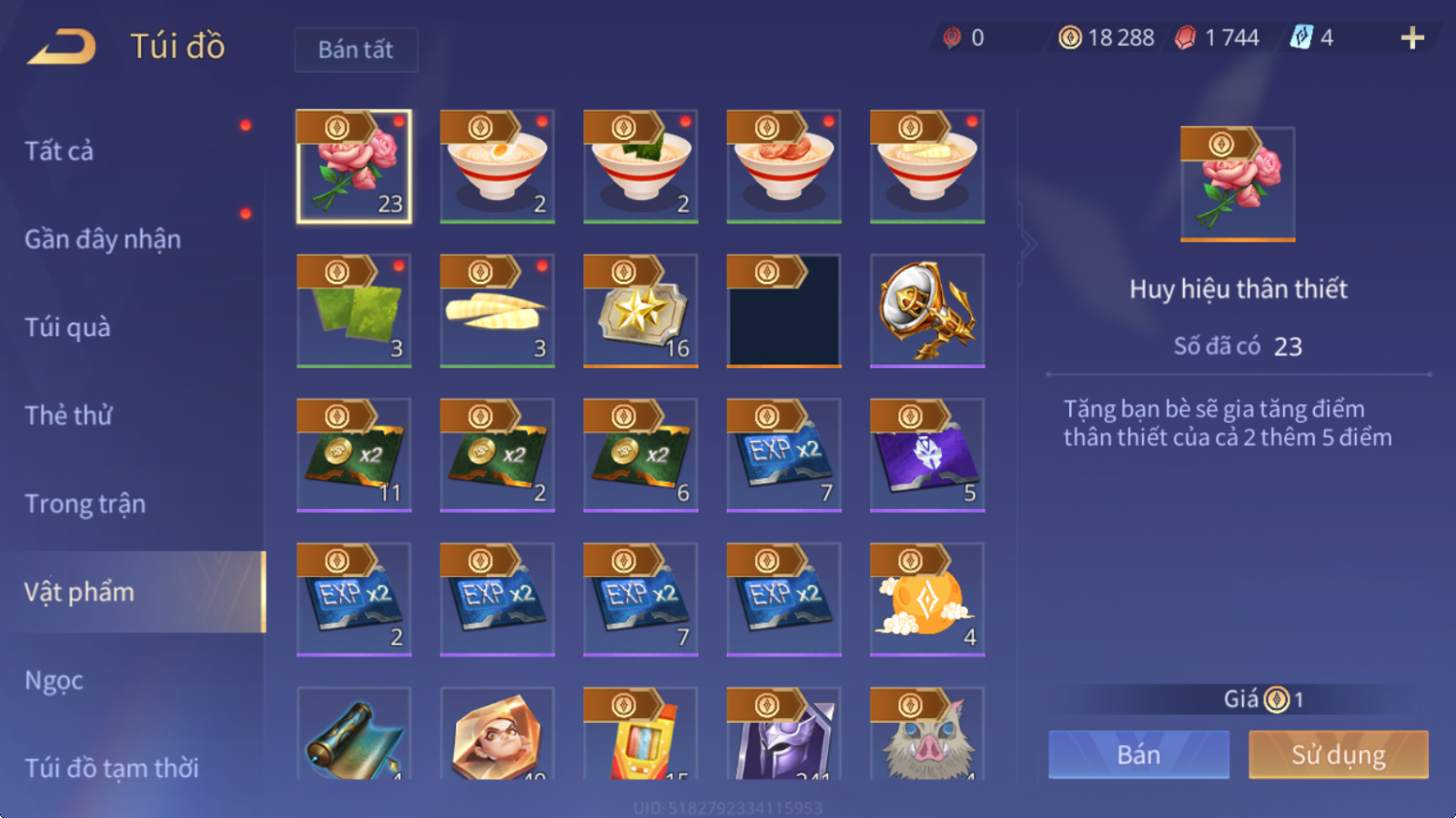Open the Túi đồ tạm thời tab
Image resolution: width=1456 pixels, height=818 pixels.
[111, 767]
